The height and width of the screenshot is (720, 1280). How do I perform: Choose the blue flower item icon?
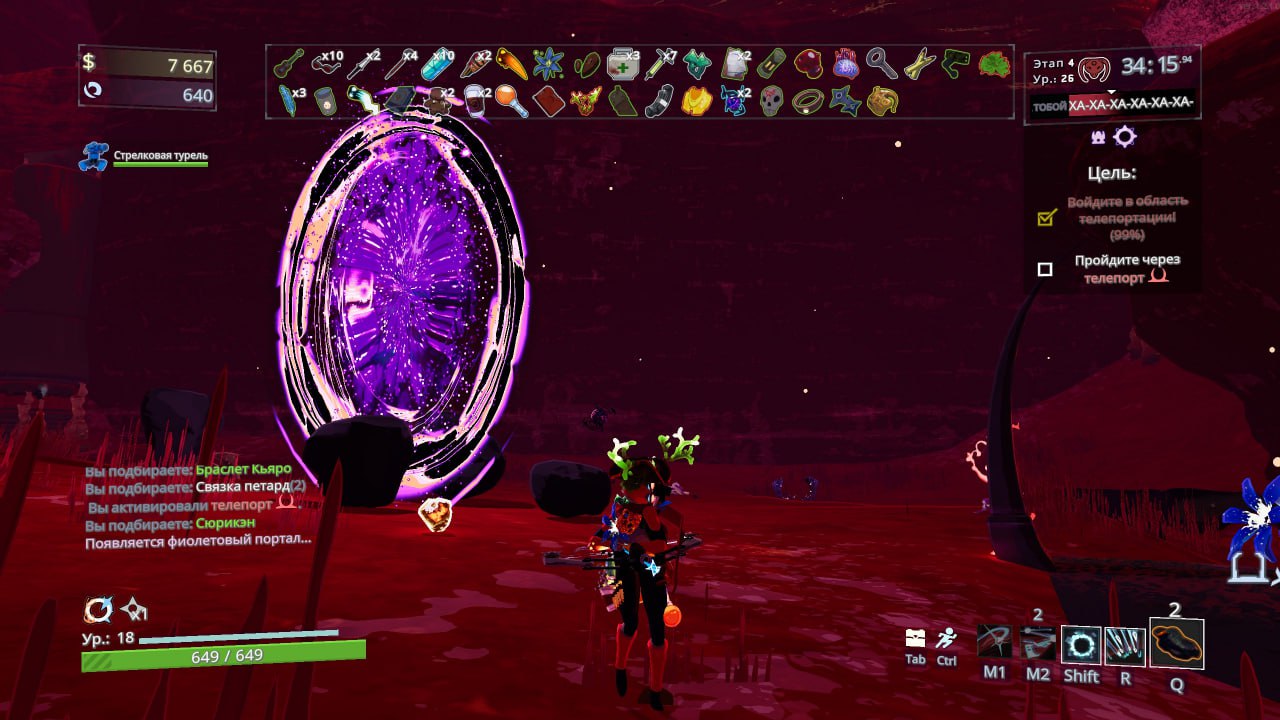click(x=548, y=64)
